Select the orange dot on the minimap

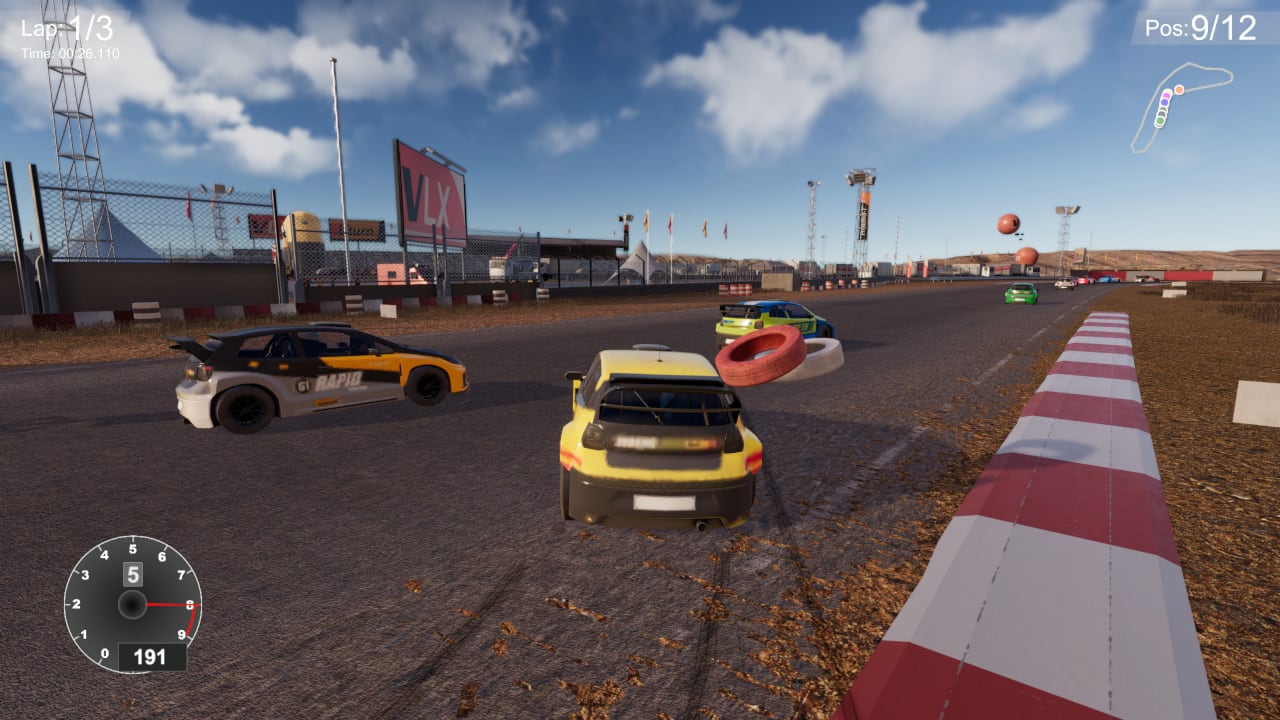[1179, 89]
